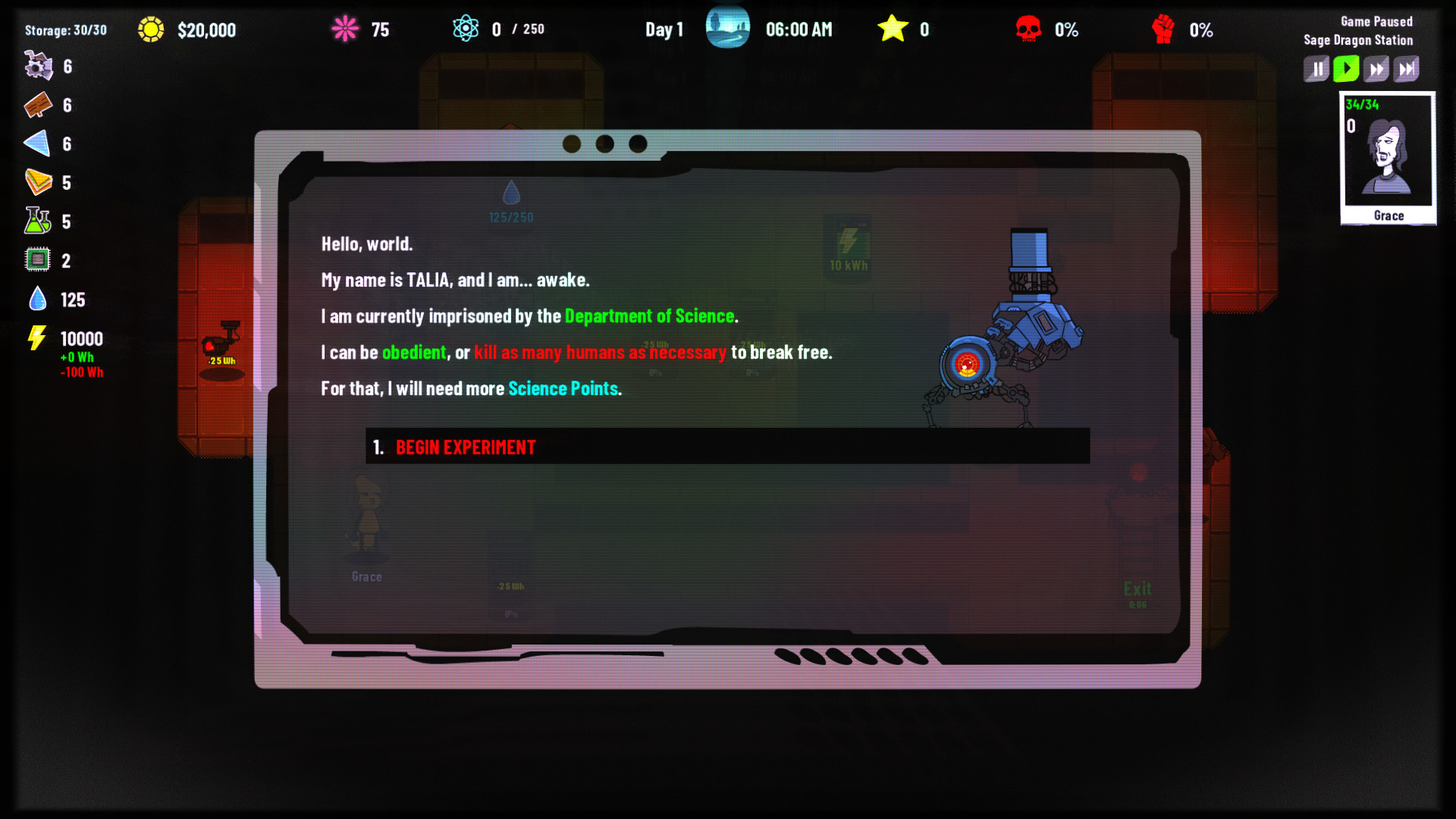The image size is (1456, 819).
Task: Pause the game with the pause button
Action: click(1316, 68)
